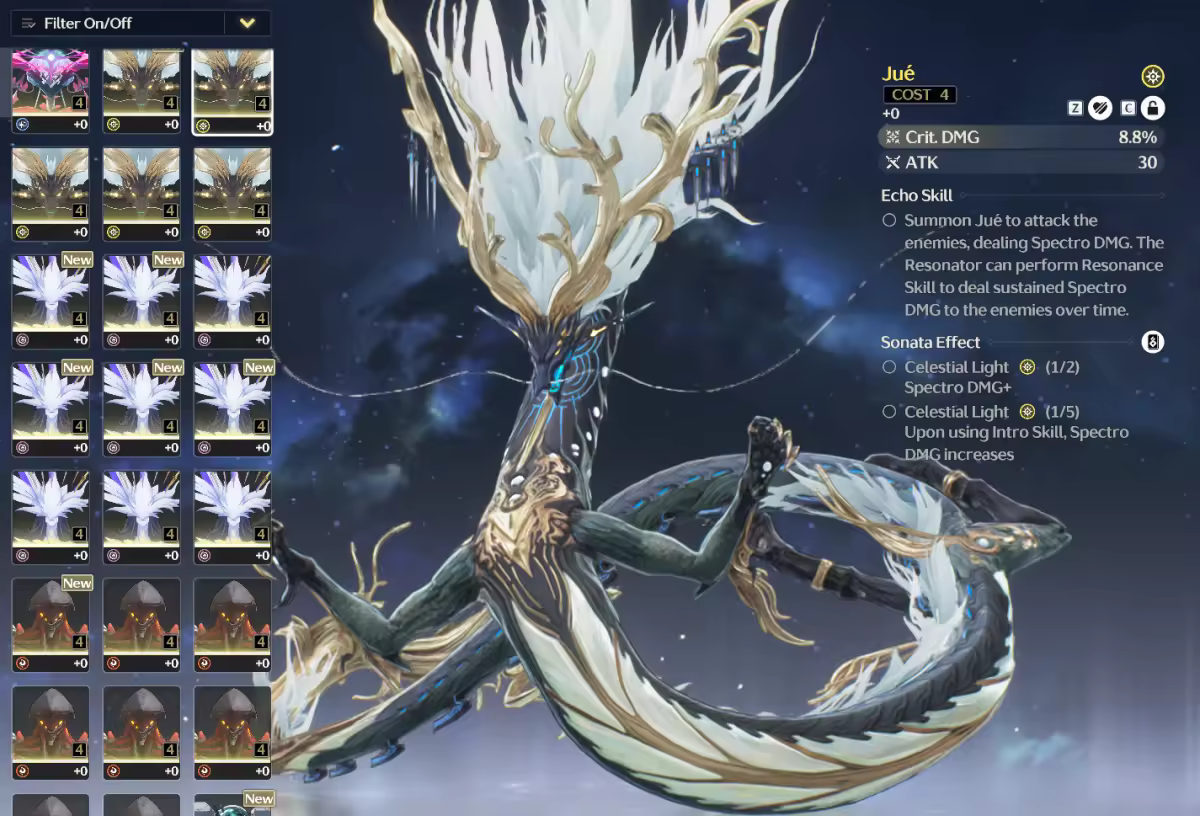
Task: Choose the hooded echo marked New
Action: (x=50, y=624)
